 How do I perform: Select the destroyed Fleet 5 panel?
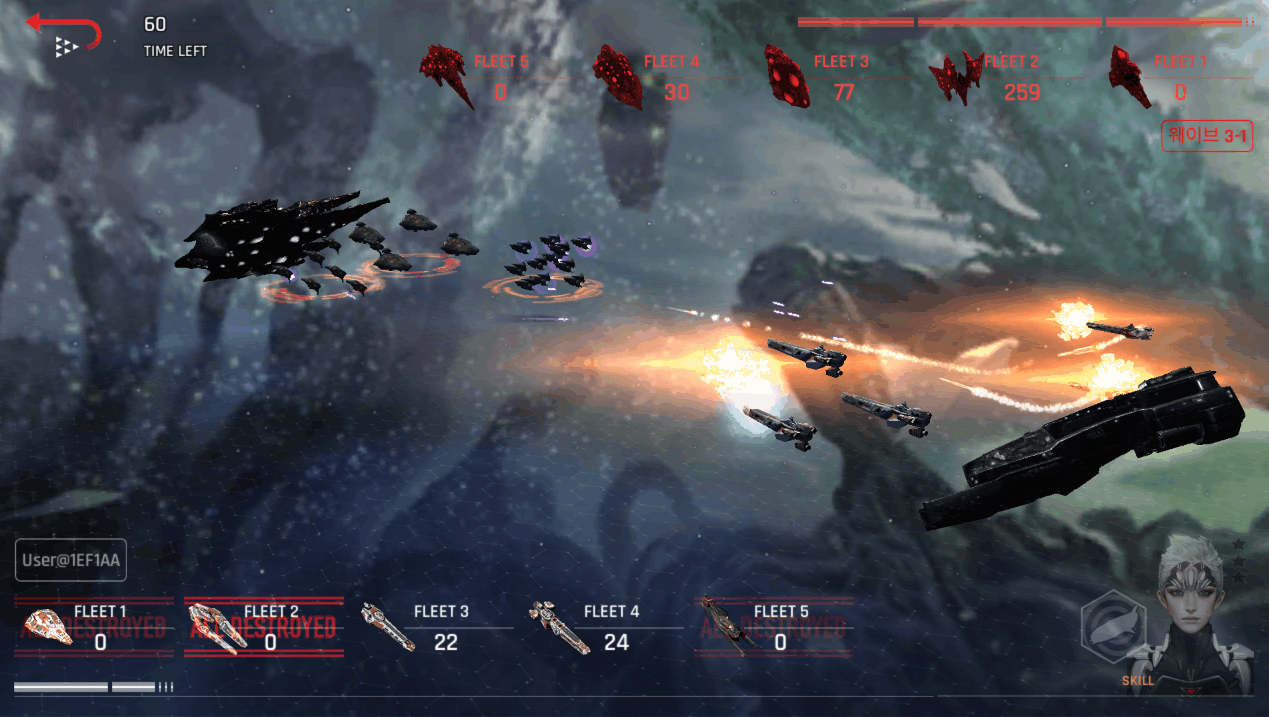click(773, 627)
